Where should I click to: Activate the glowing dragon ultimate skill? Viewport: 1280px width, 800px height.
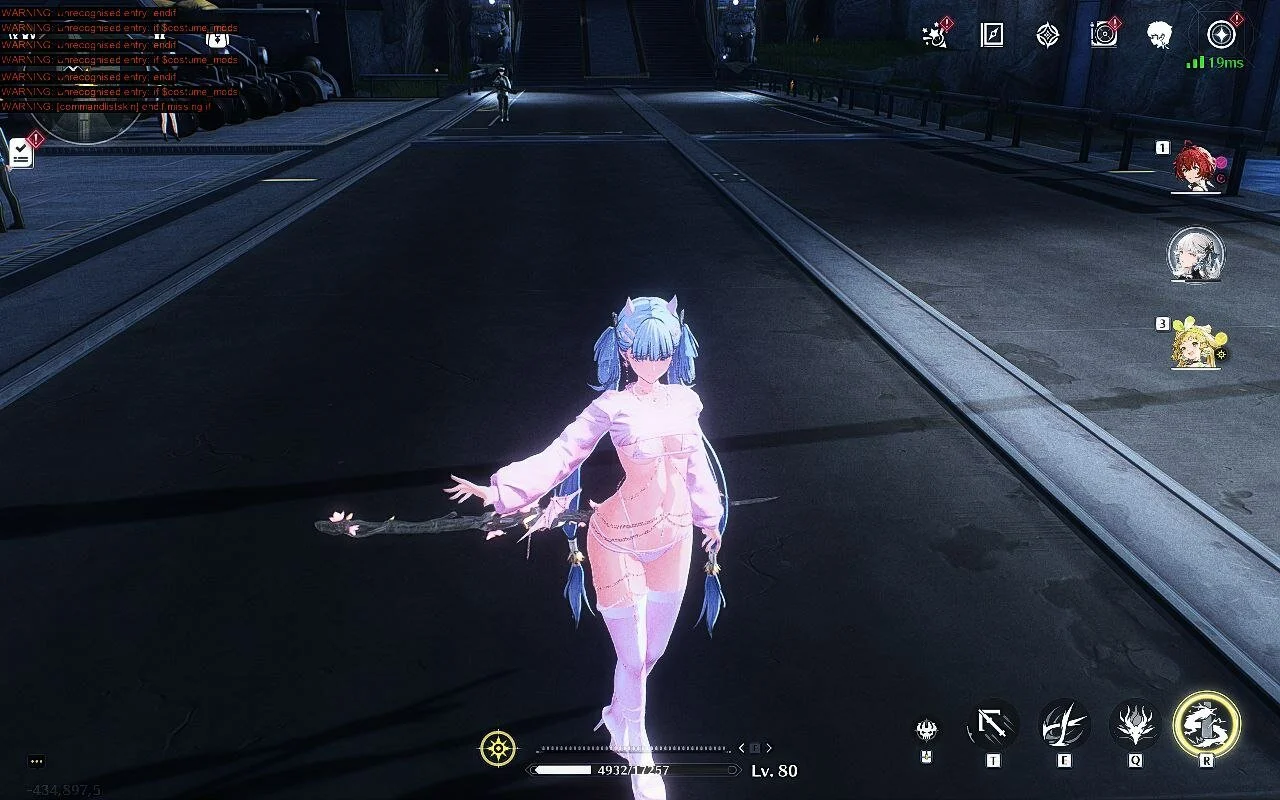[1206, 724]
